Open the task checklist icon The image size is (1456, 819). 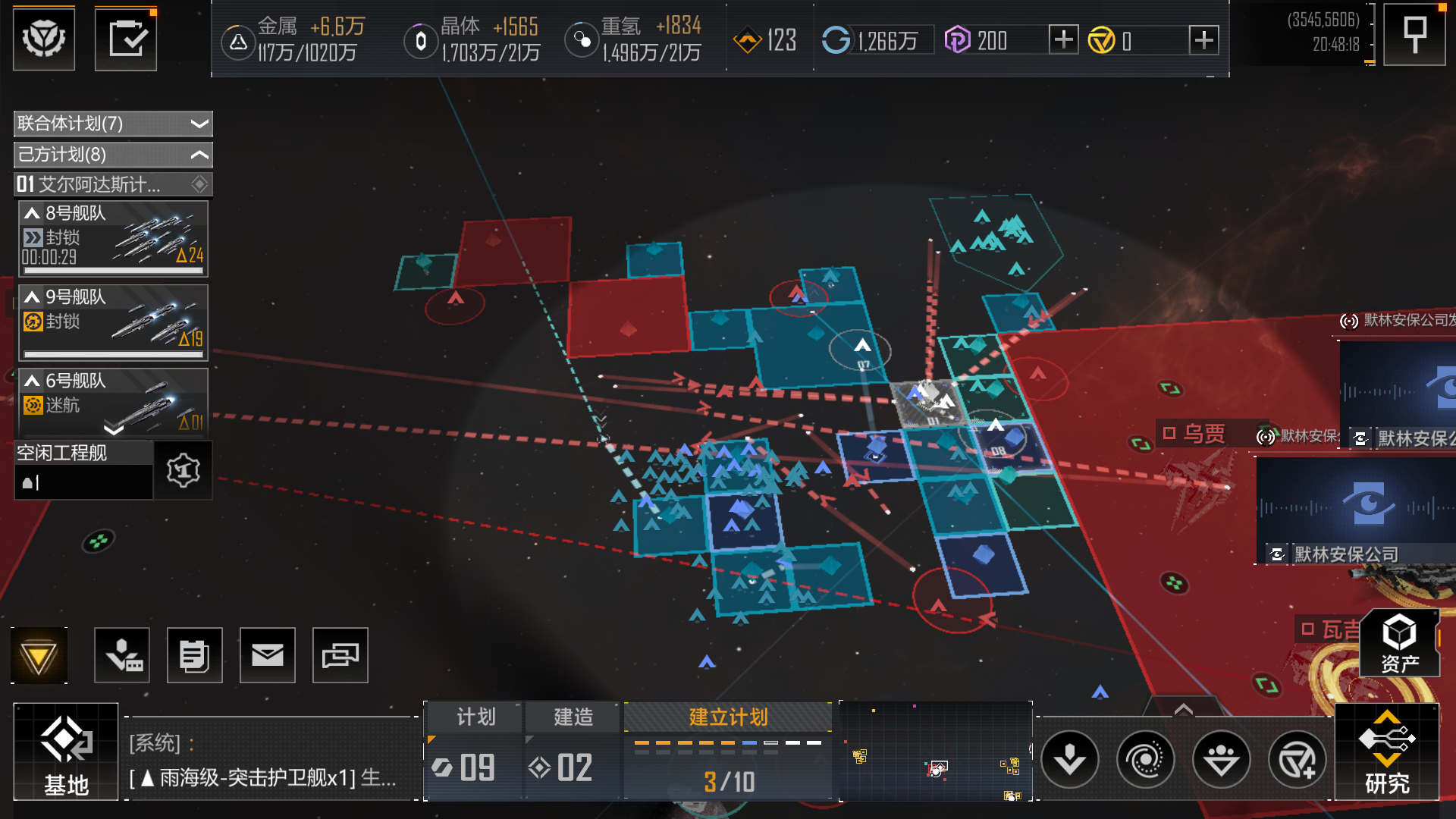click(126, 39)
